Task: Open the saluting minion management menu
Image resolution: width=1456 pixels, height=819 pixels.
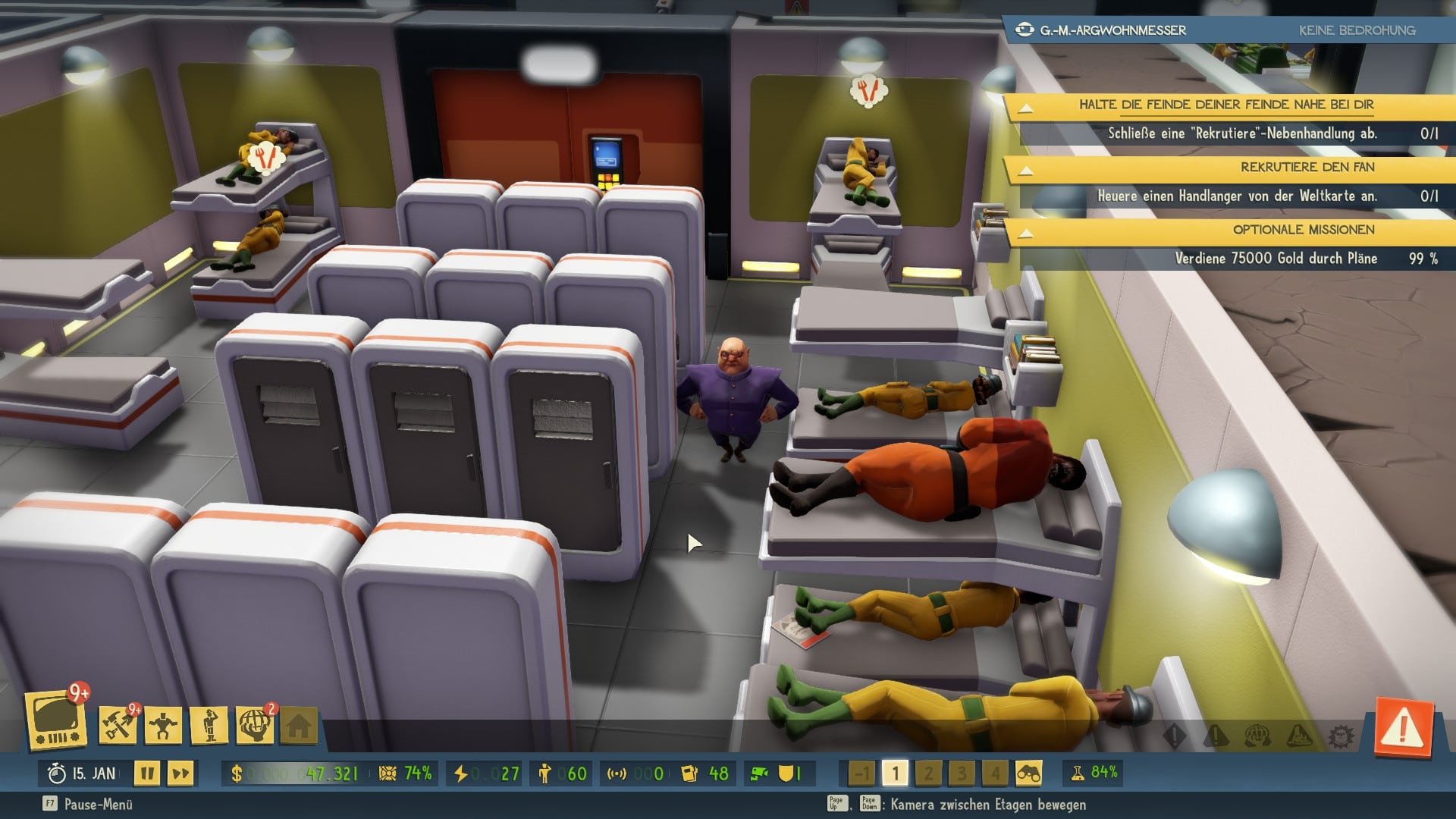Action: [x=209, y=725]
